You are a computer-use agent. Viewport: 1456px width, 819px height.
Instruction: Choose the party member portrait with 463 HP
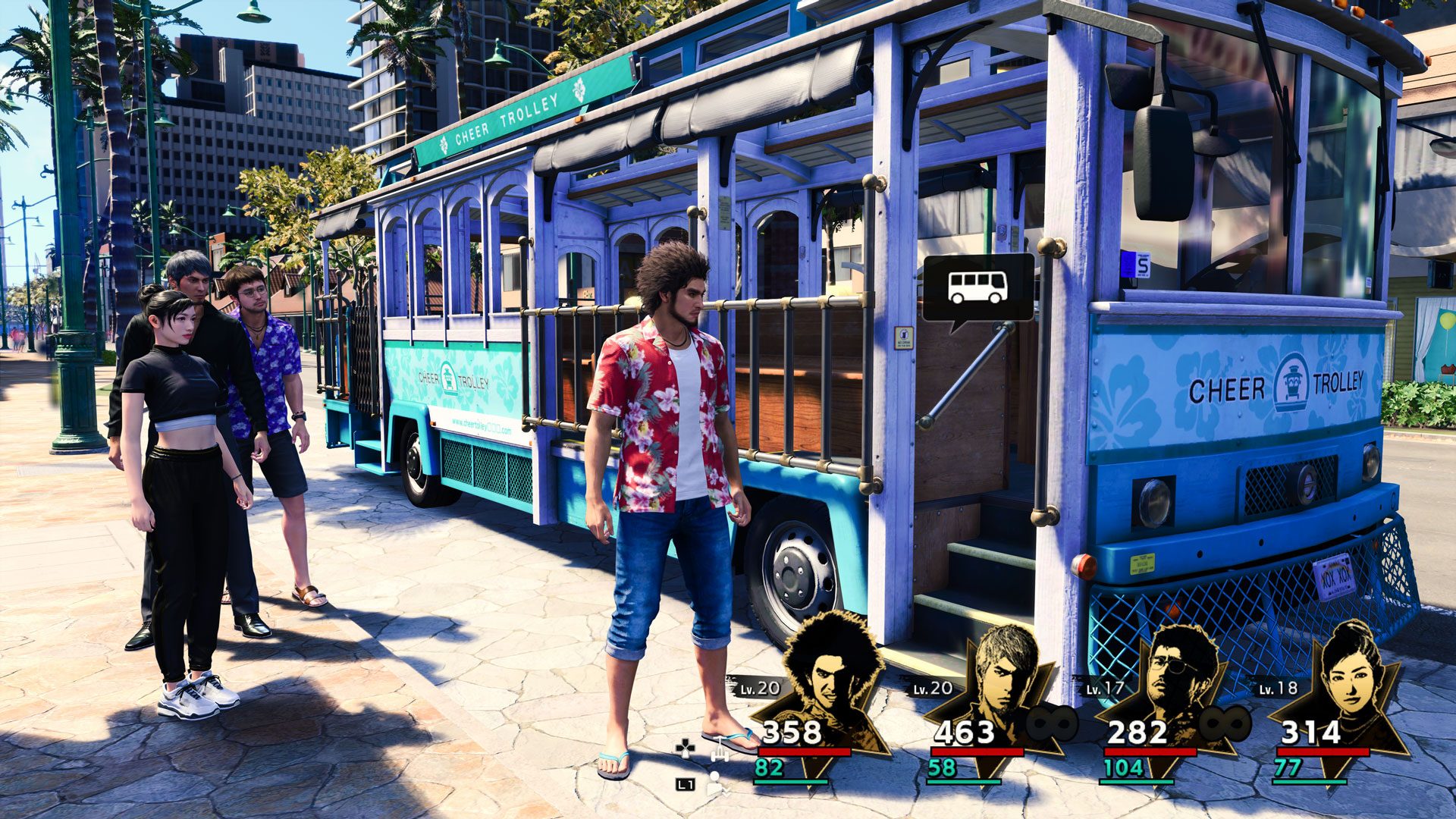click(1003, 675)
